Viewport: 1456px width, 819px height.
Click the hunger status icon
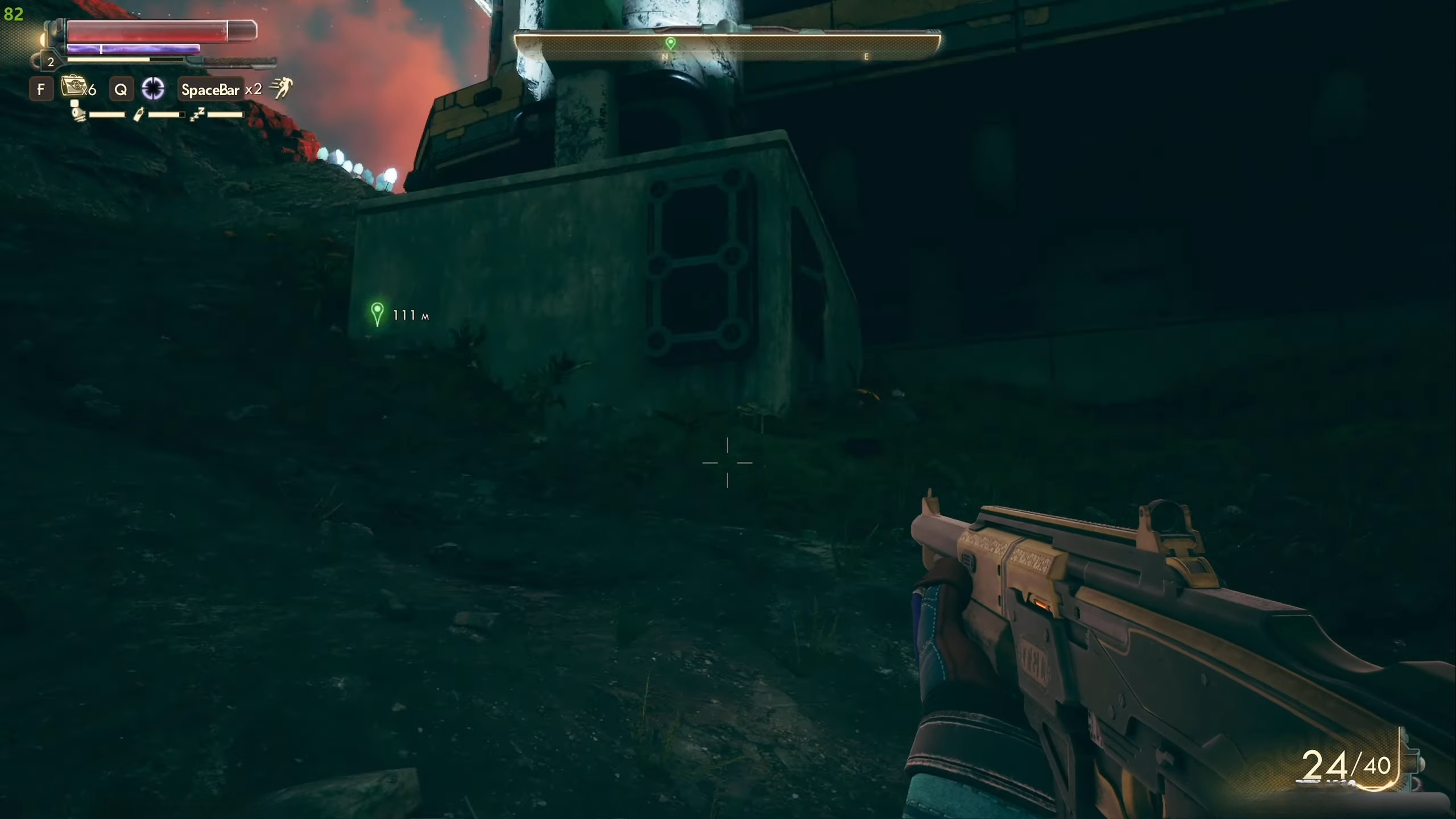(78, 113)
